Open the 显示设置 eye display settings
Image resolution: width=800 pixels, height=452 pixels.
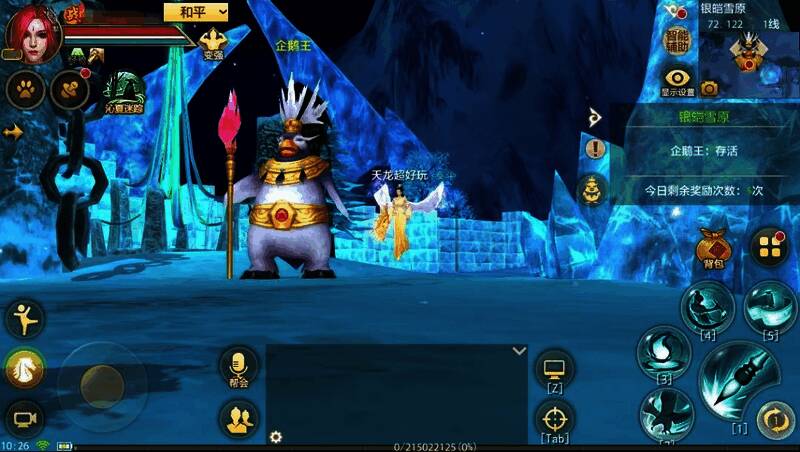click(x=678, y=80)
